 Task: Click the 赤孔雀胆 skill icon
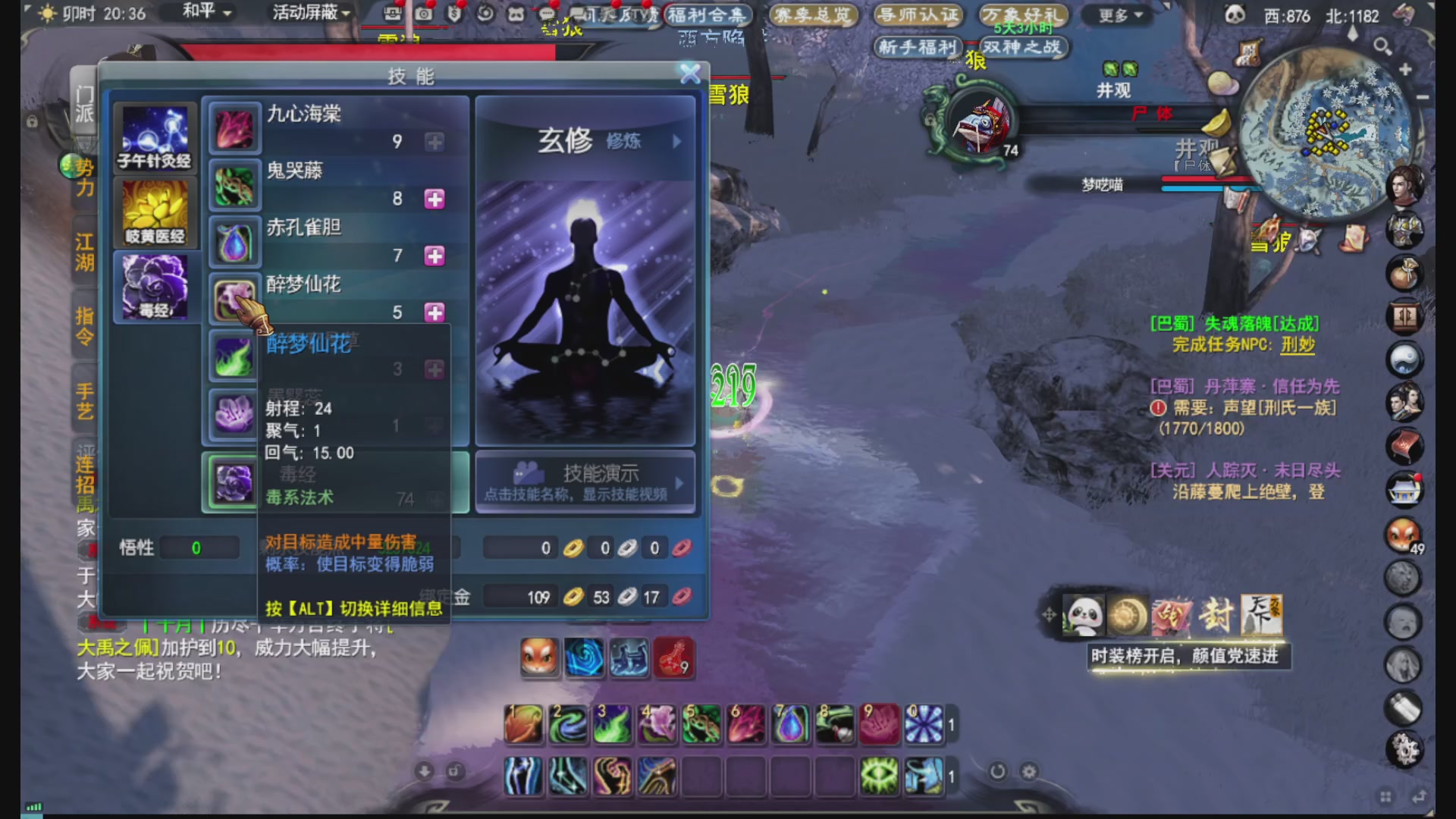click(x=234, y=239)
